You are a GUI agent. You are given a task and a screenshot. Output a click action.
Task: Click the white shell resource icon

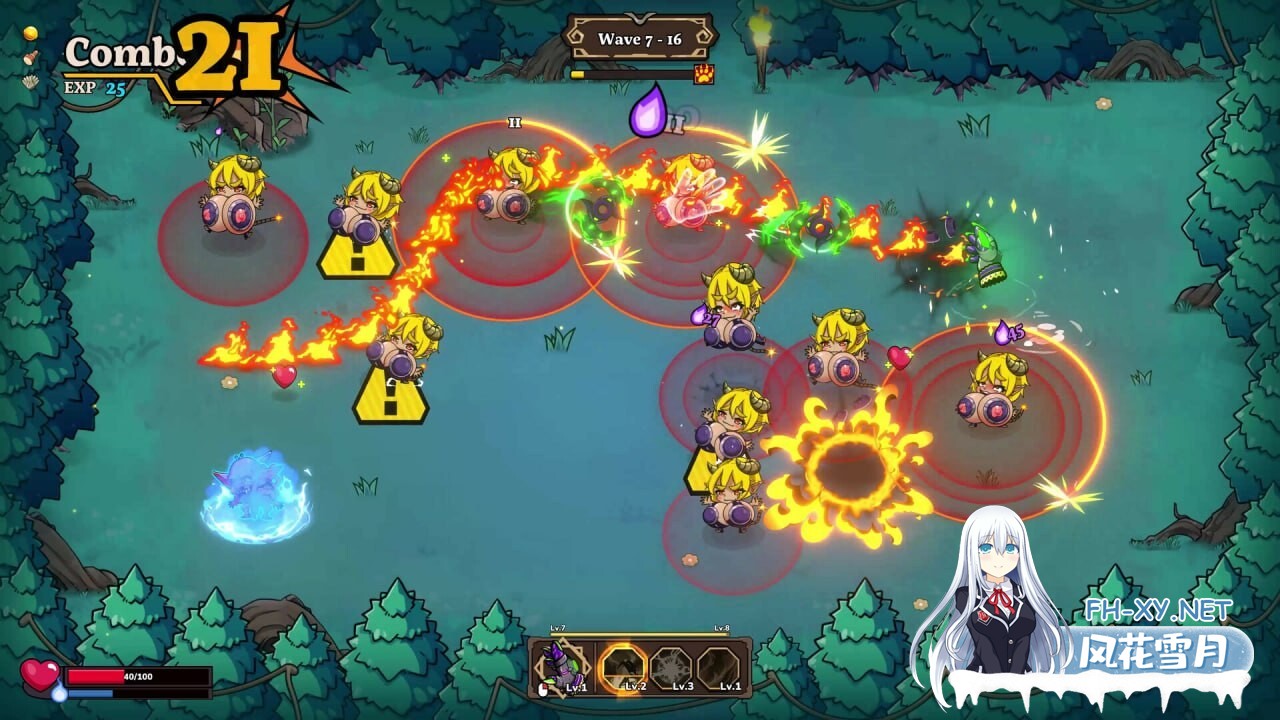point(30,82)
